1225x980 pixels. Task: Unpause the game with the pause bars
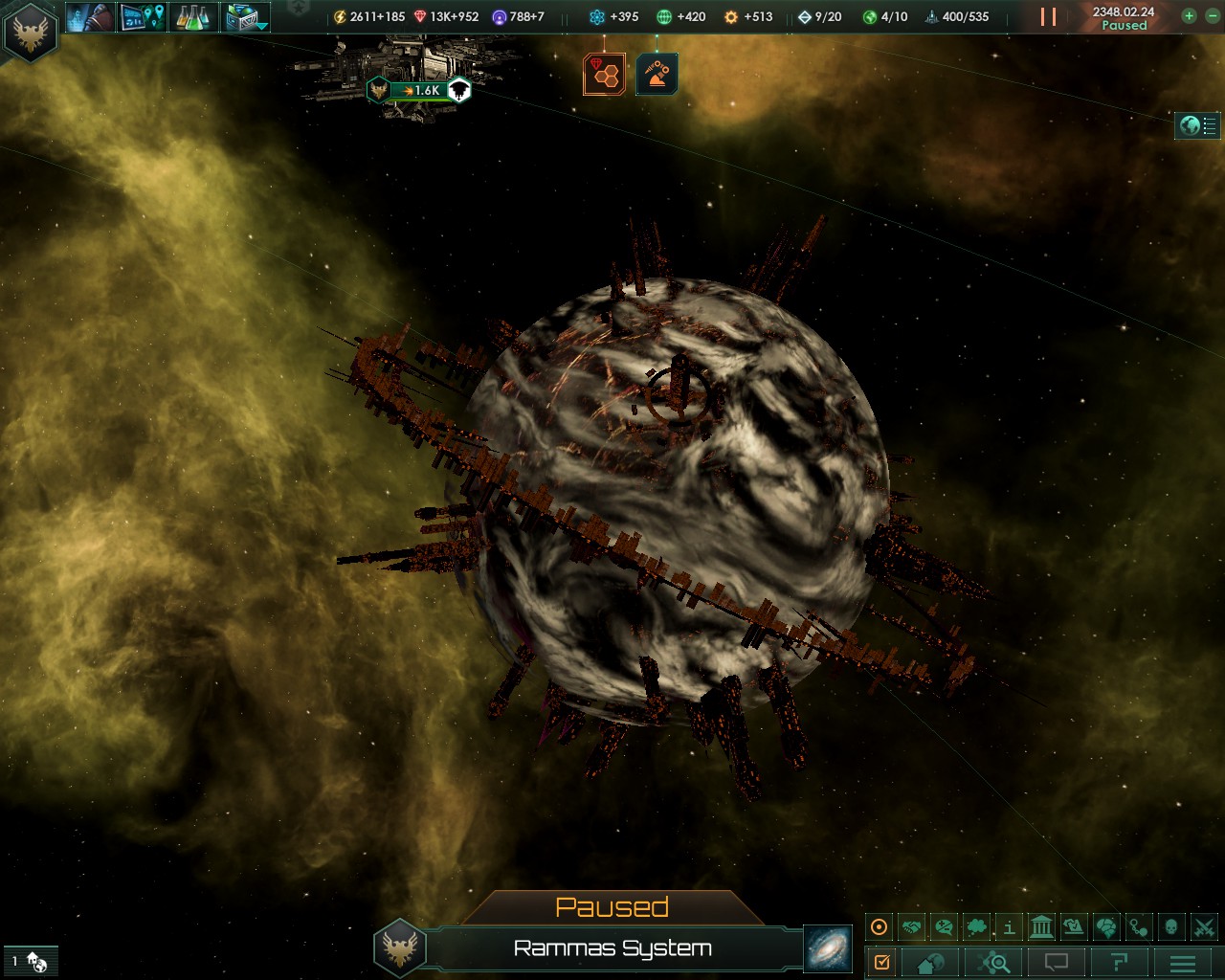[1047, 15]
